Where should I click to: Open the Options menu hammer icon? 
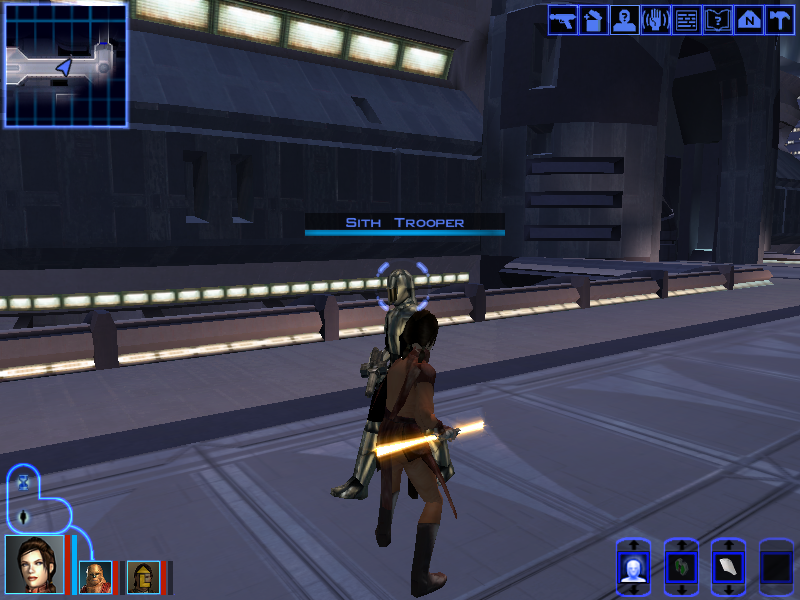click(x=779, y=20)
